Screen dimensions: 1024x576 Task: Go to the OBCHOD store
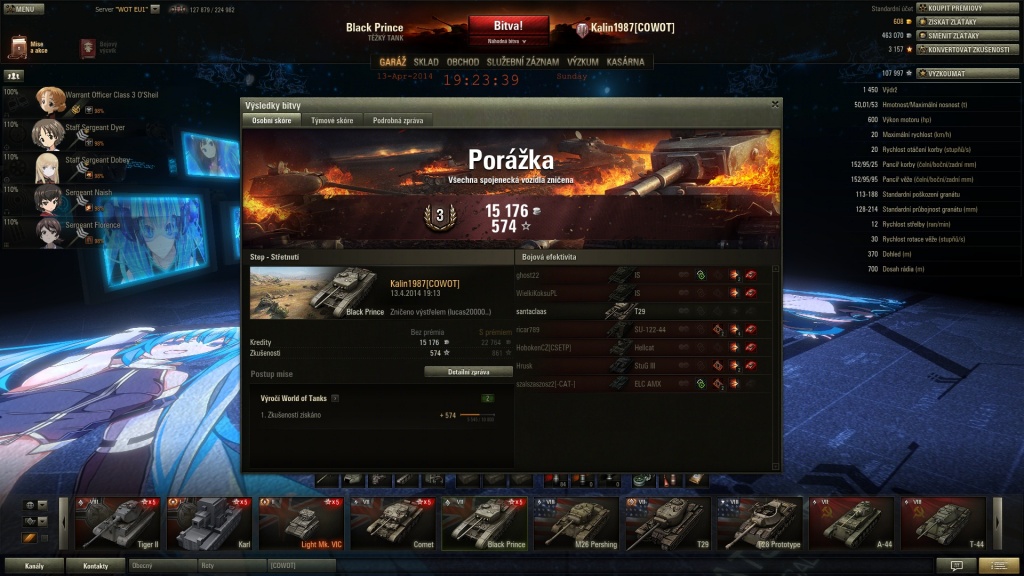click(x=463, y=62)
